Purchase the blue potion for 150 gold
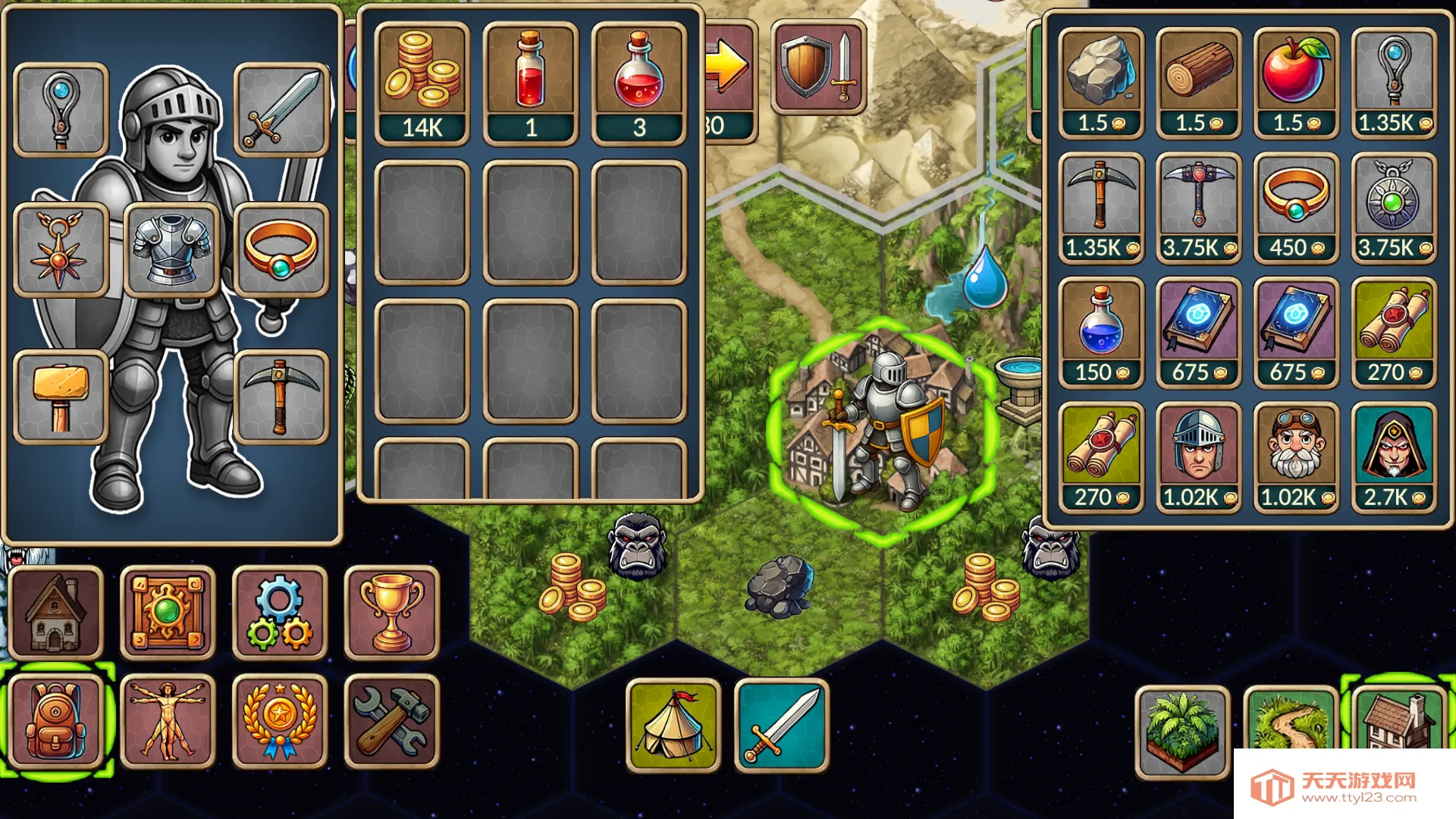The image size is (1456, 819). point(1101,331)
